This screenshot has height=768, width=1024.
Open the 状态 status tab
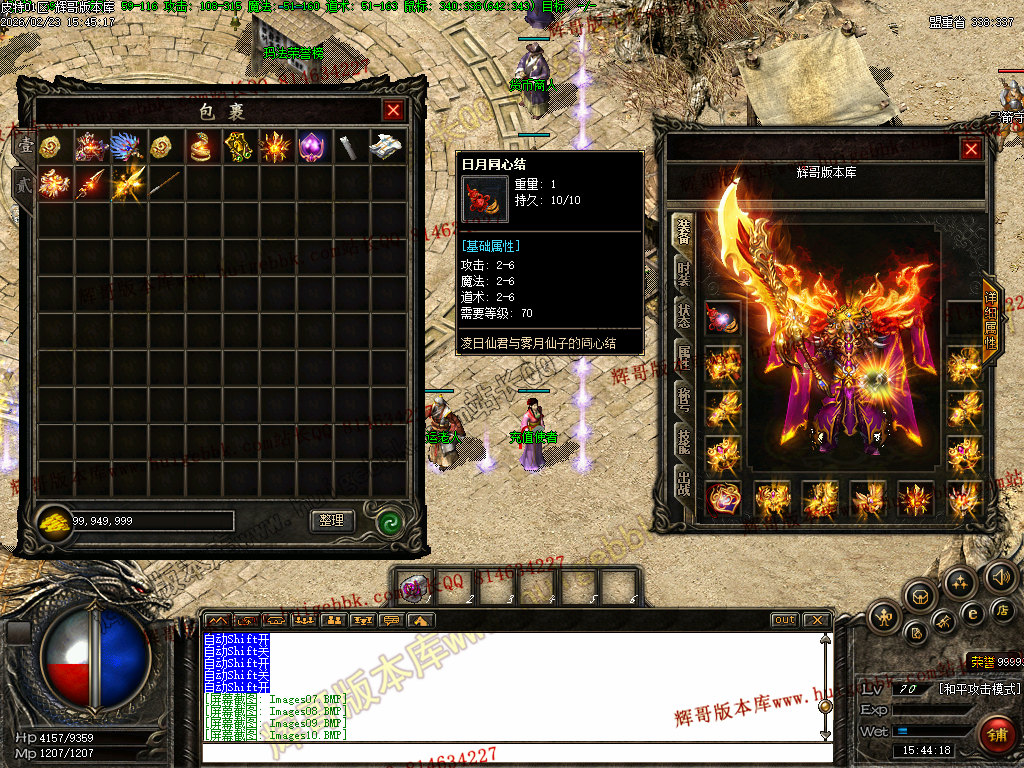pyautogui.click(x=684, y=313)
